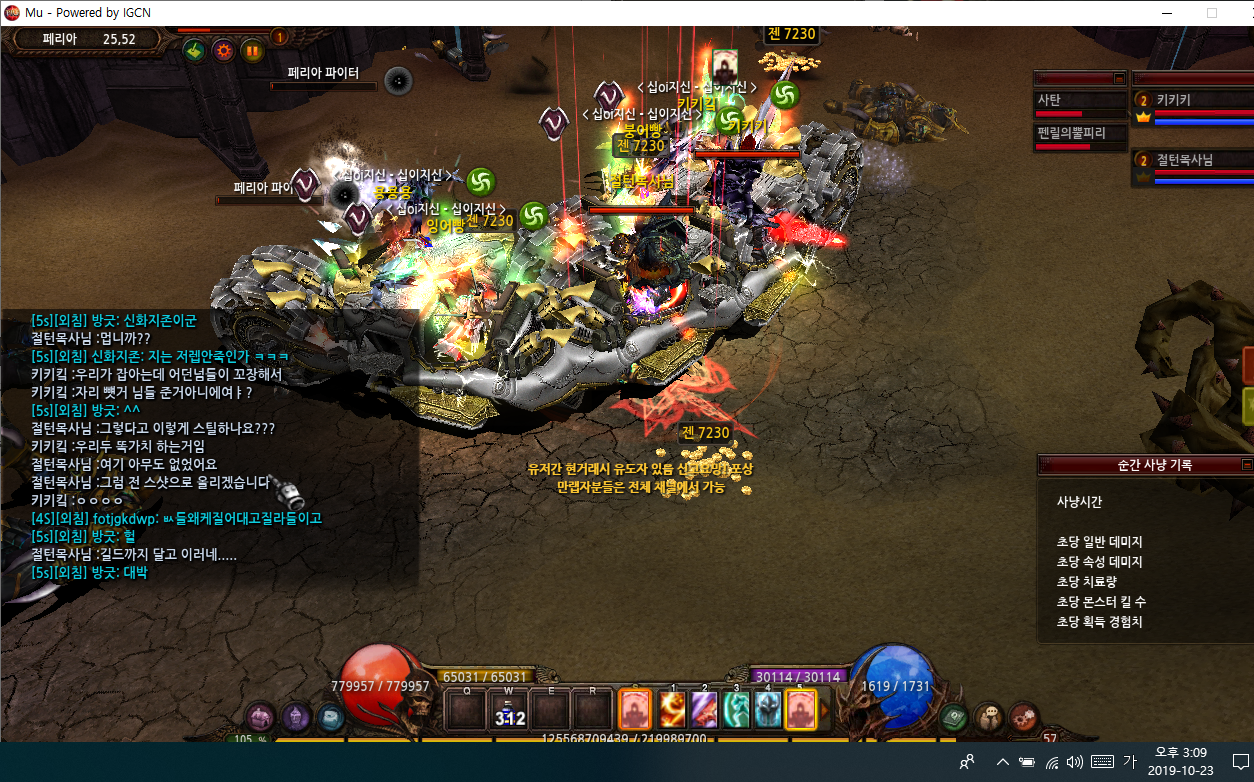Minimize the Mu game window
Image resolution: width=1254 pixels, height=782 pixels.
click(1165, 13)
